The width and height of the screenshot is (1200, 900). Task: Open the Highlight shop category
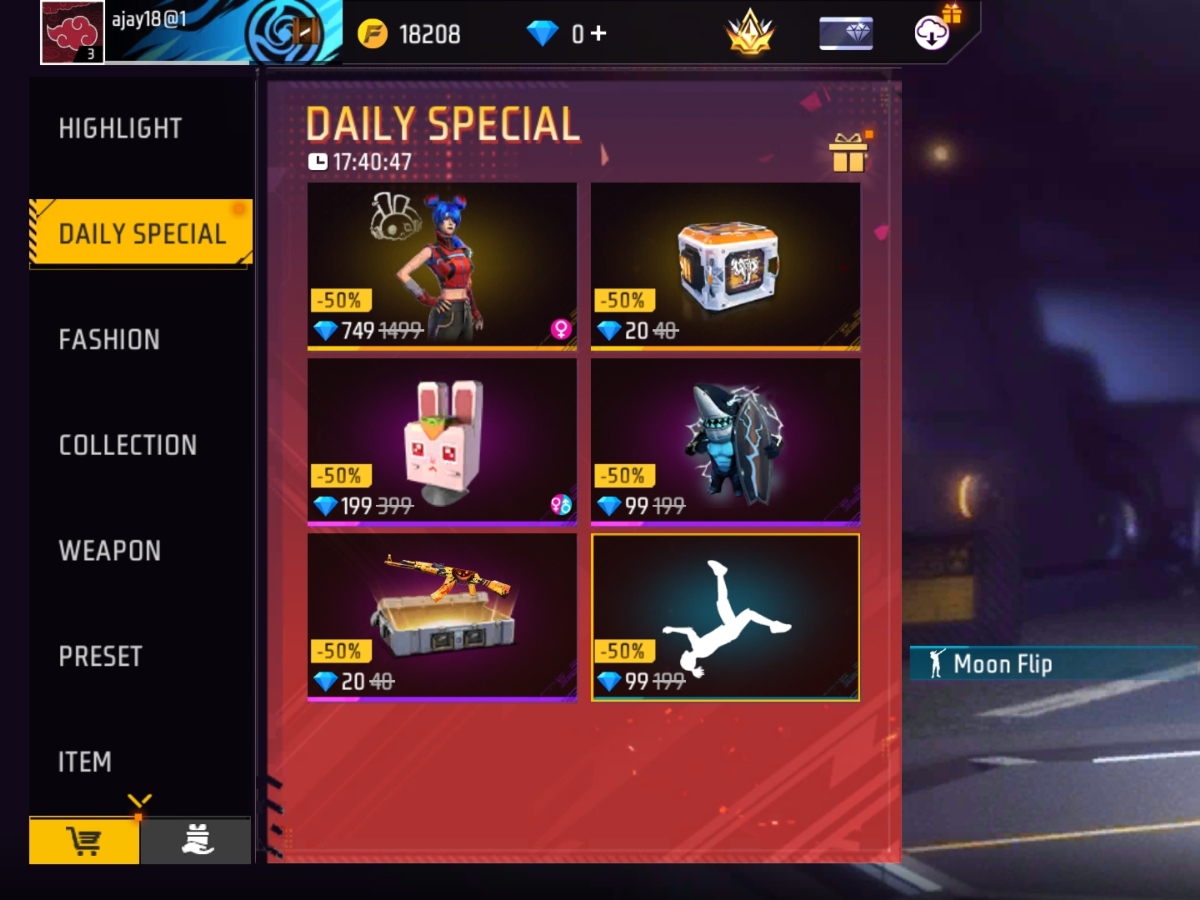120,128
